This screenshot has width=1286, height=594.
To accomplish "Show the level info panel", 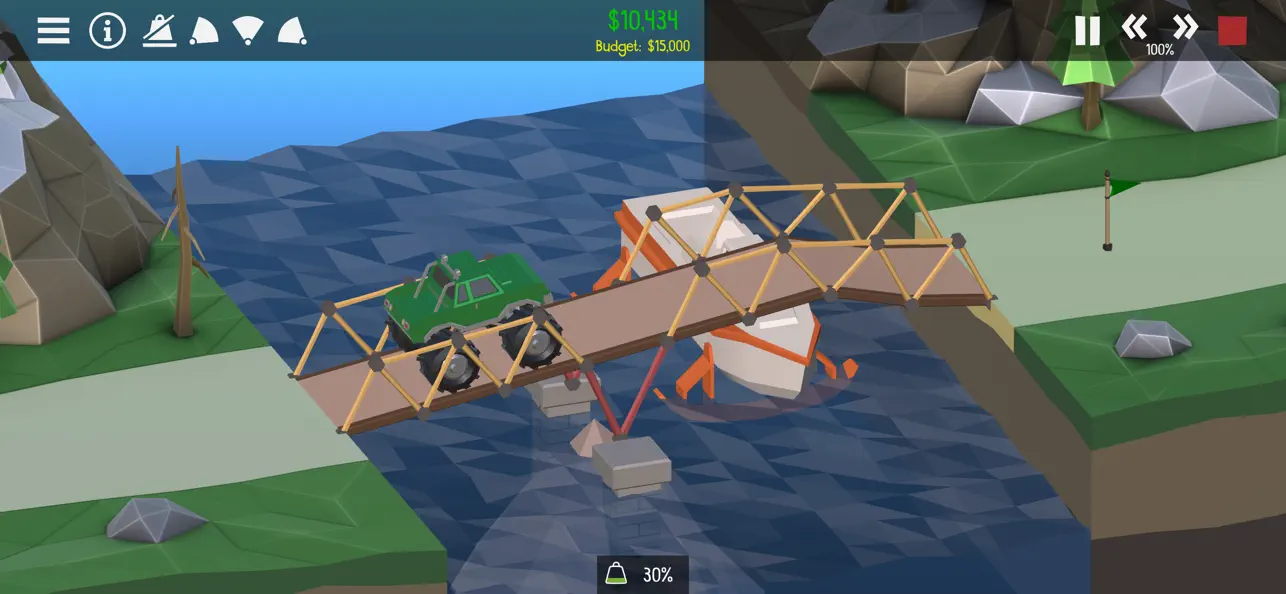I will 107,30.
